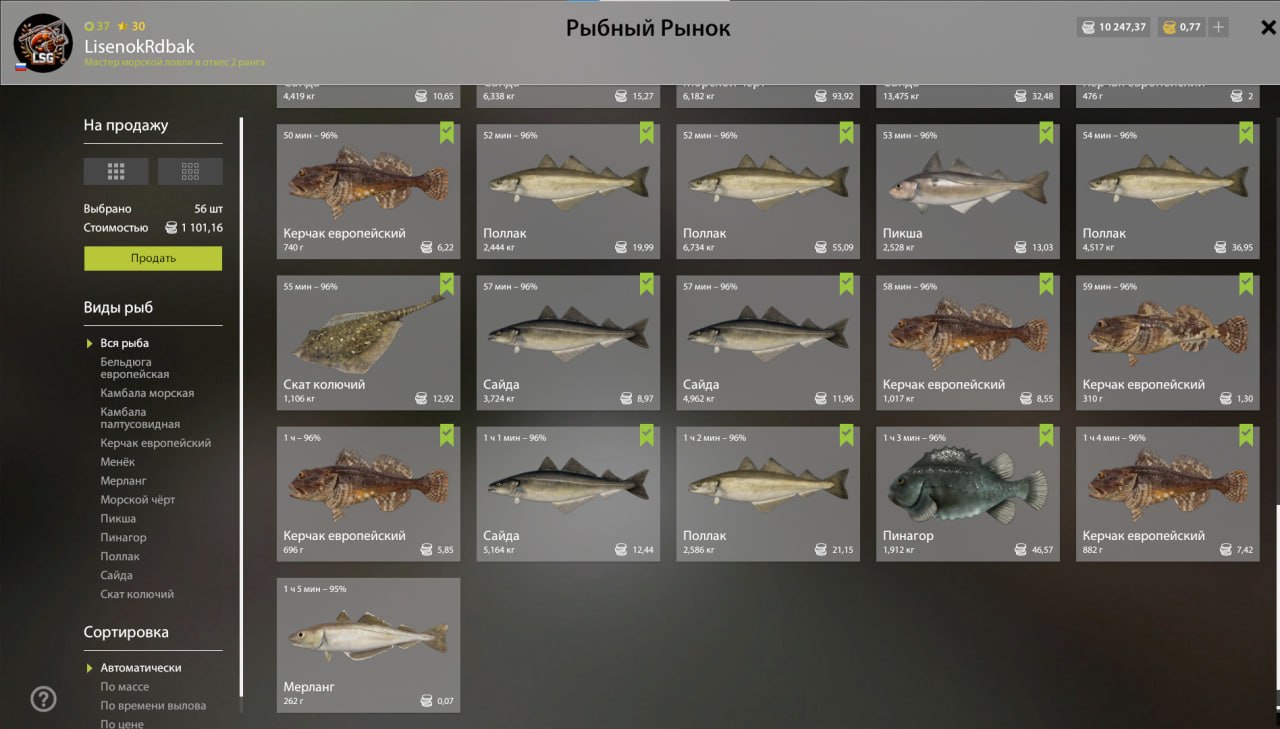Select all fish with the filled grid button
Viewport: 1280px width, 729px height.
(116, 171)
